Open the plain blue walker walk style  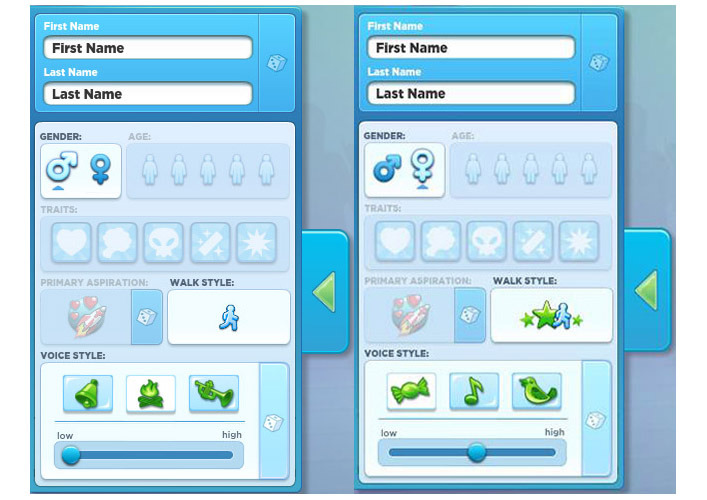229,317
